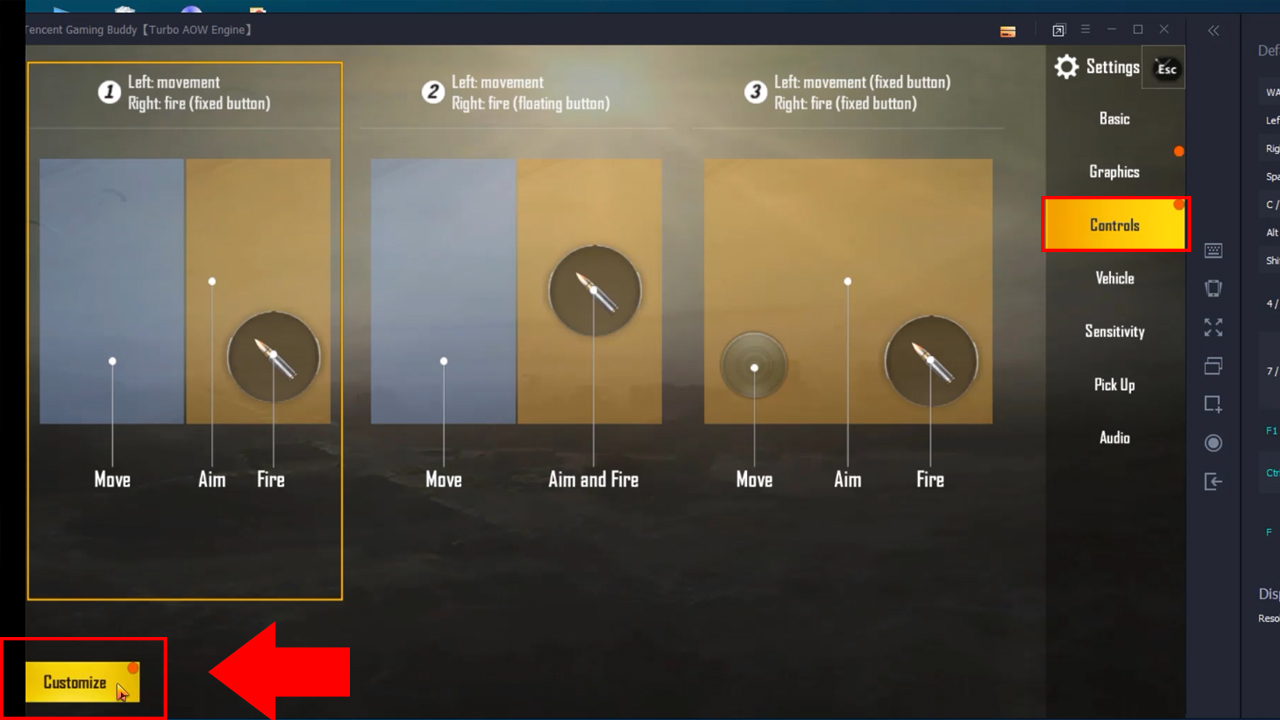This screenshot has height=720, width=1280.
Task: Click the orange promo icon in the title bar
Action: (x=1007, y=31)
